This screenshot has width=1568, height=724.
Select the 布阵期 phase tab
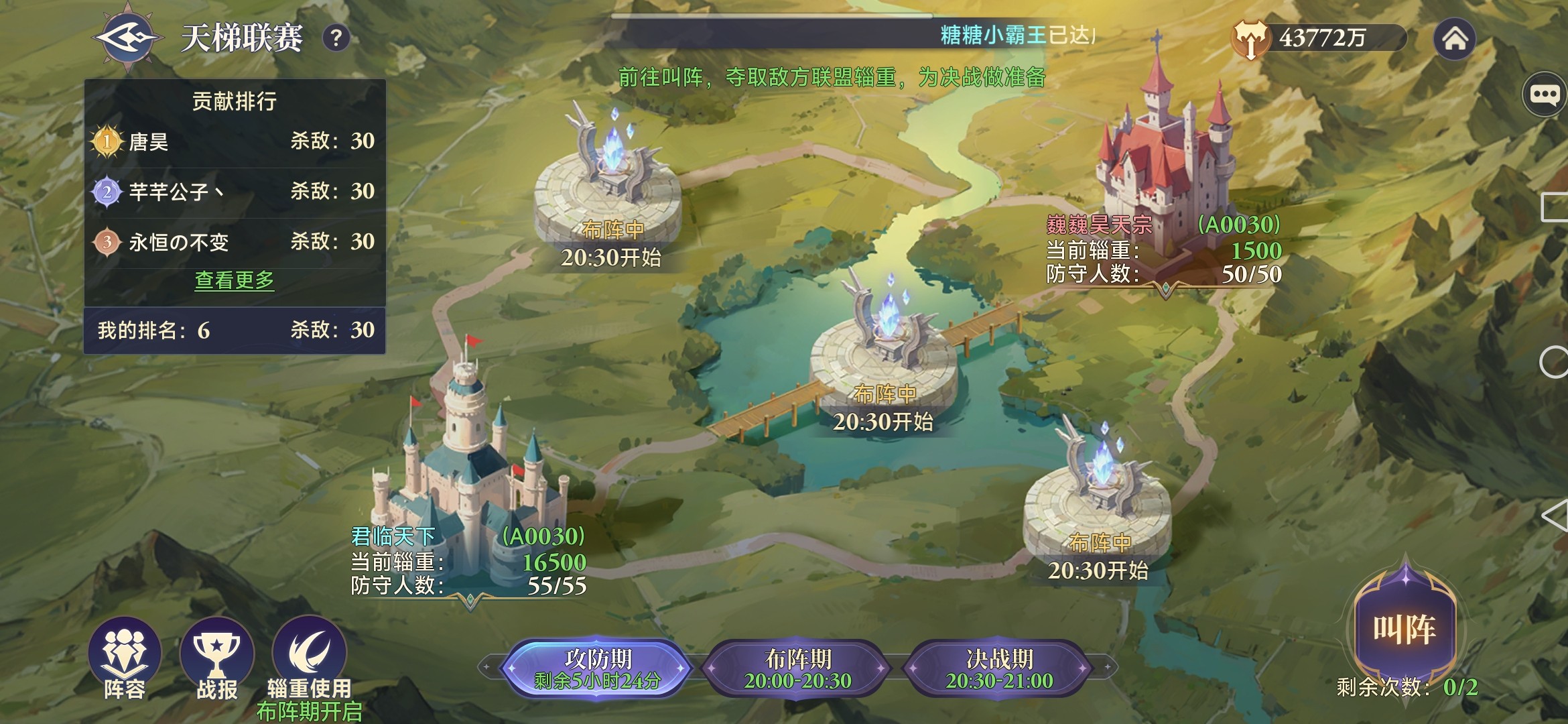797,668
